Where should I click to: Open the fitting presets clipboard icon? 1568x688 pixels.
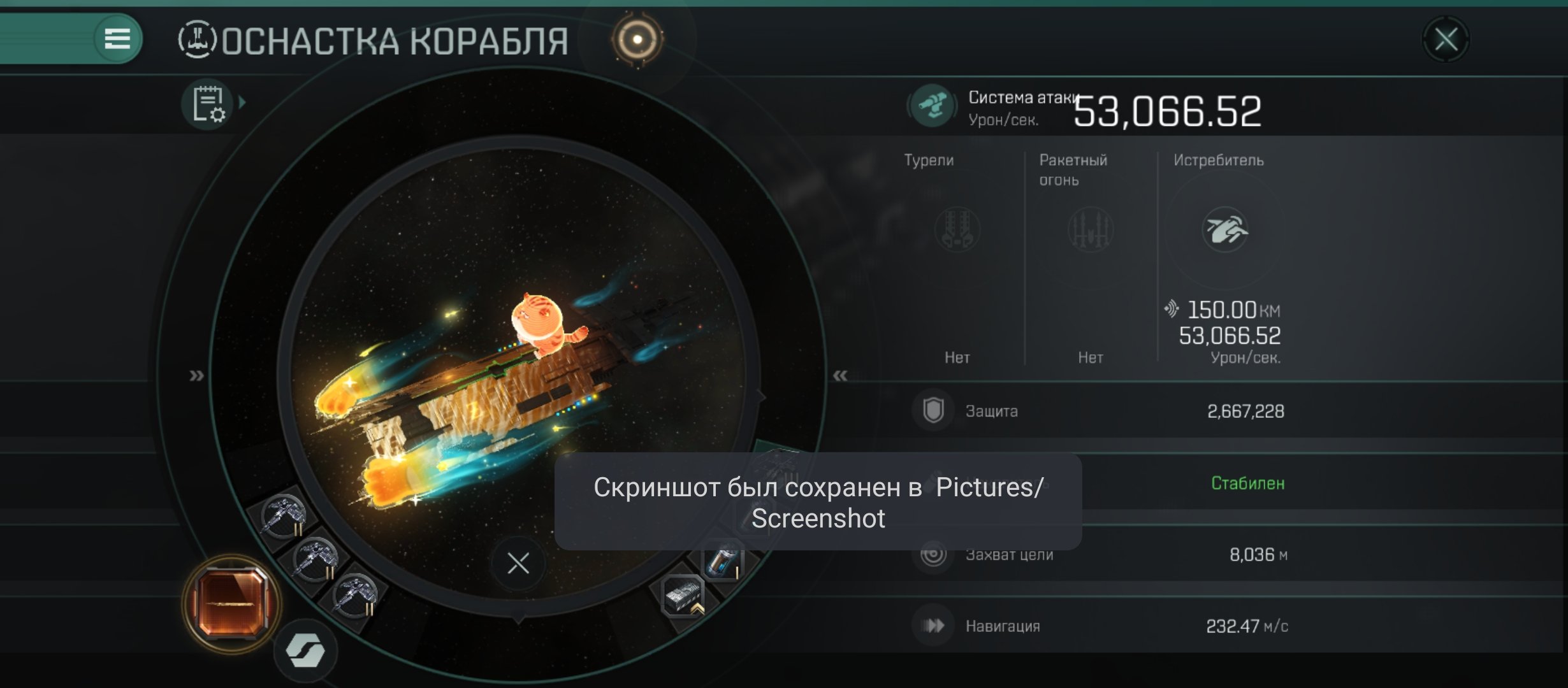coord(208,104)
